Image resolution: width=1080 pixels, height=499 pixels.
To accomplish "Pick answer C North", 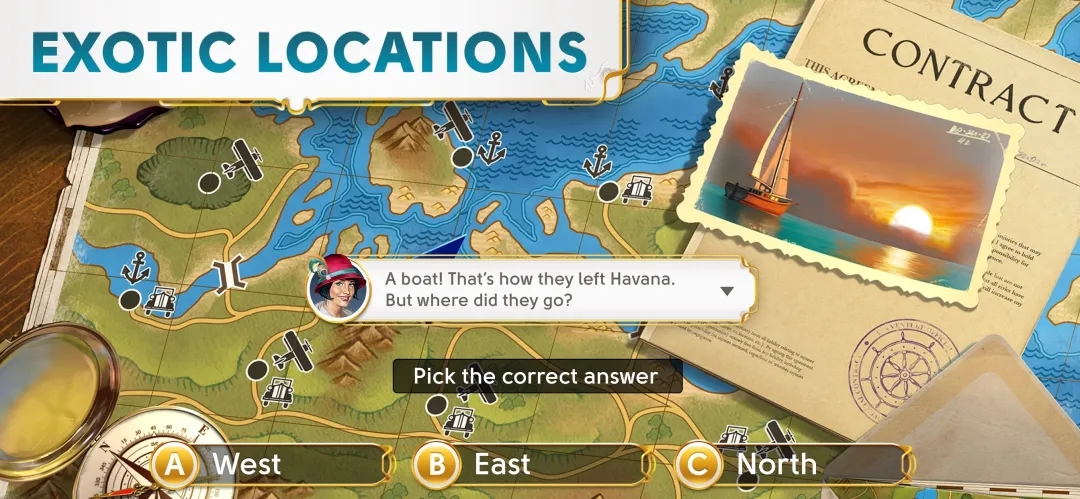I will tap(790, 464).
